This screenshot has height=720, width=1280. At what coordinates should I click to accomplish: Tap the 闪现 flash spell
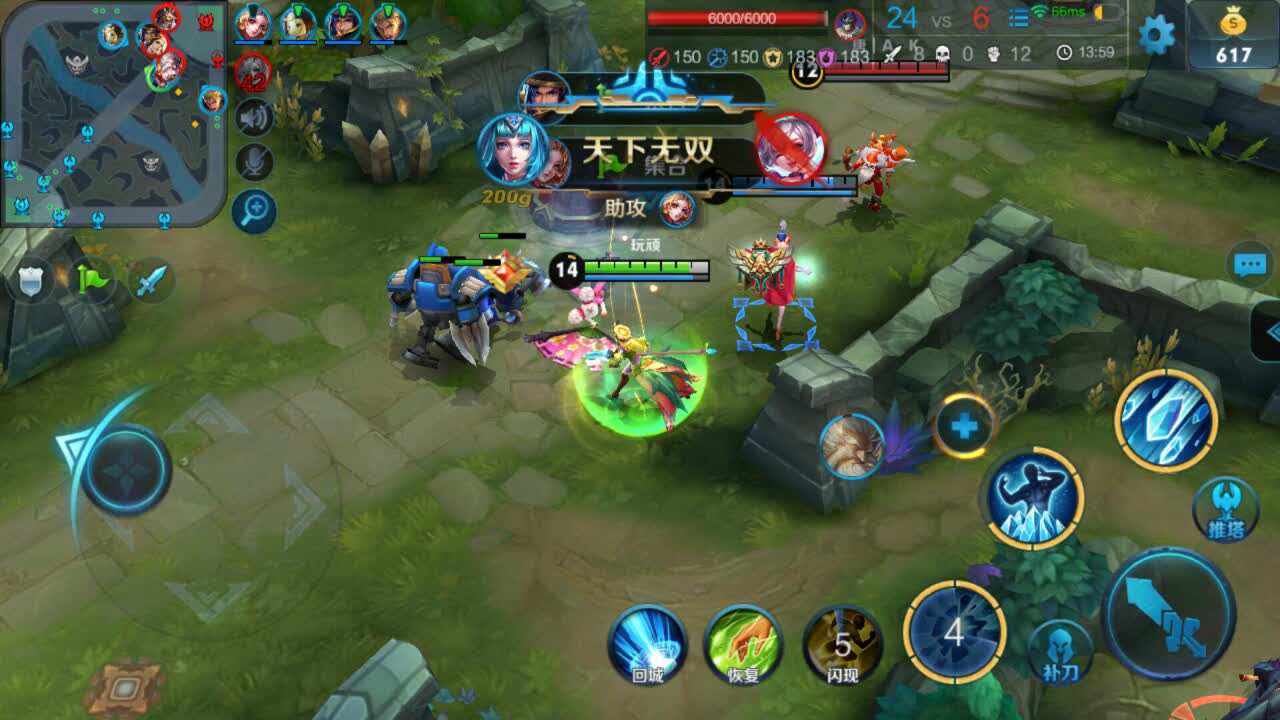pos(842,643)
